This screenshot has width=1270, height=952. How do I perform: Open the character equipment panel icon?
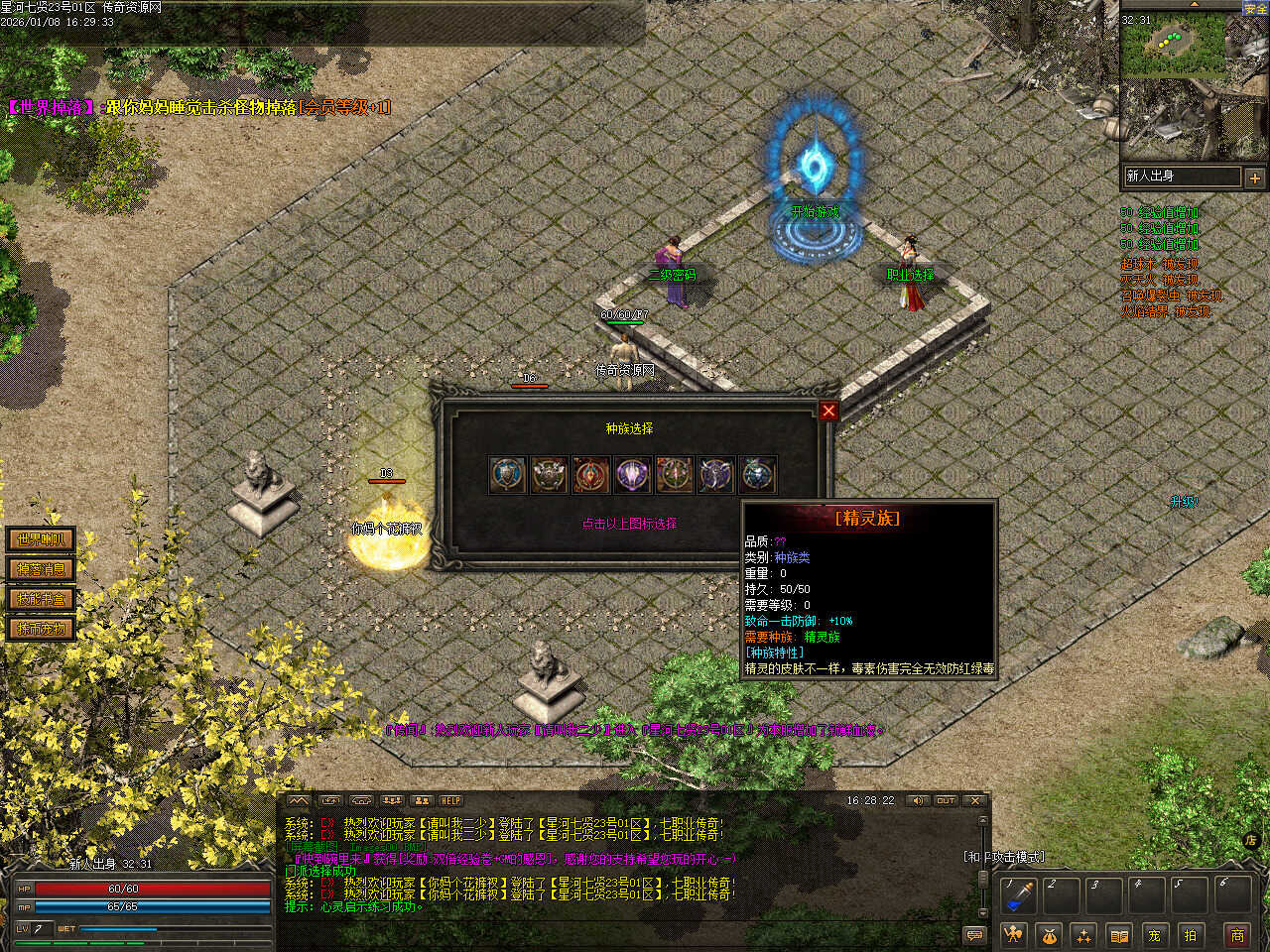pyautogui.click(x=1013, y=934)
